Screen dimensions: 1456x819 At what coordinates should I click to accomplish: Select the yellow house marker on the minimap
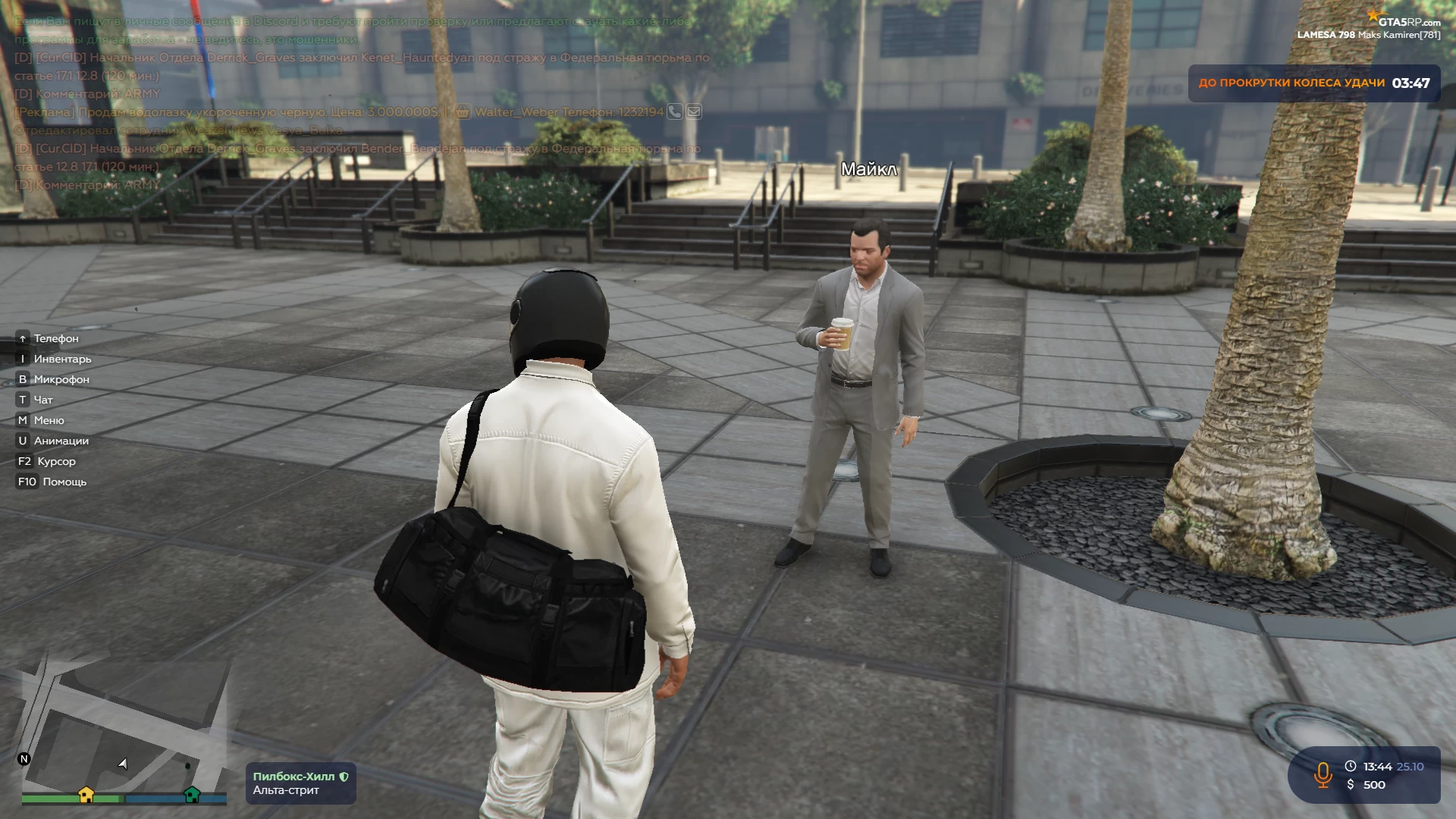tap(86, 795)
